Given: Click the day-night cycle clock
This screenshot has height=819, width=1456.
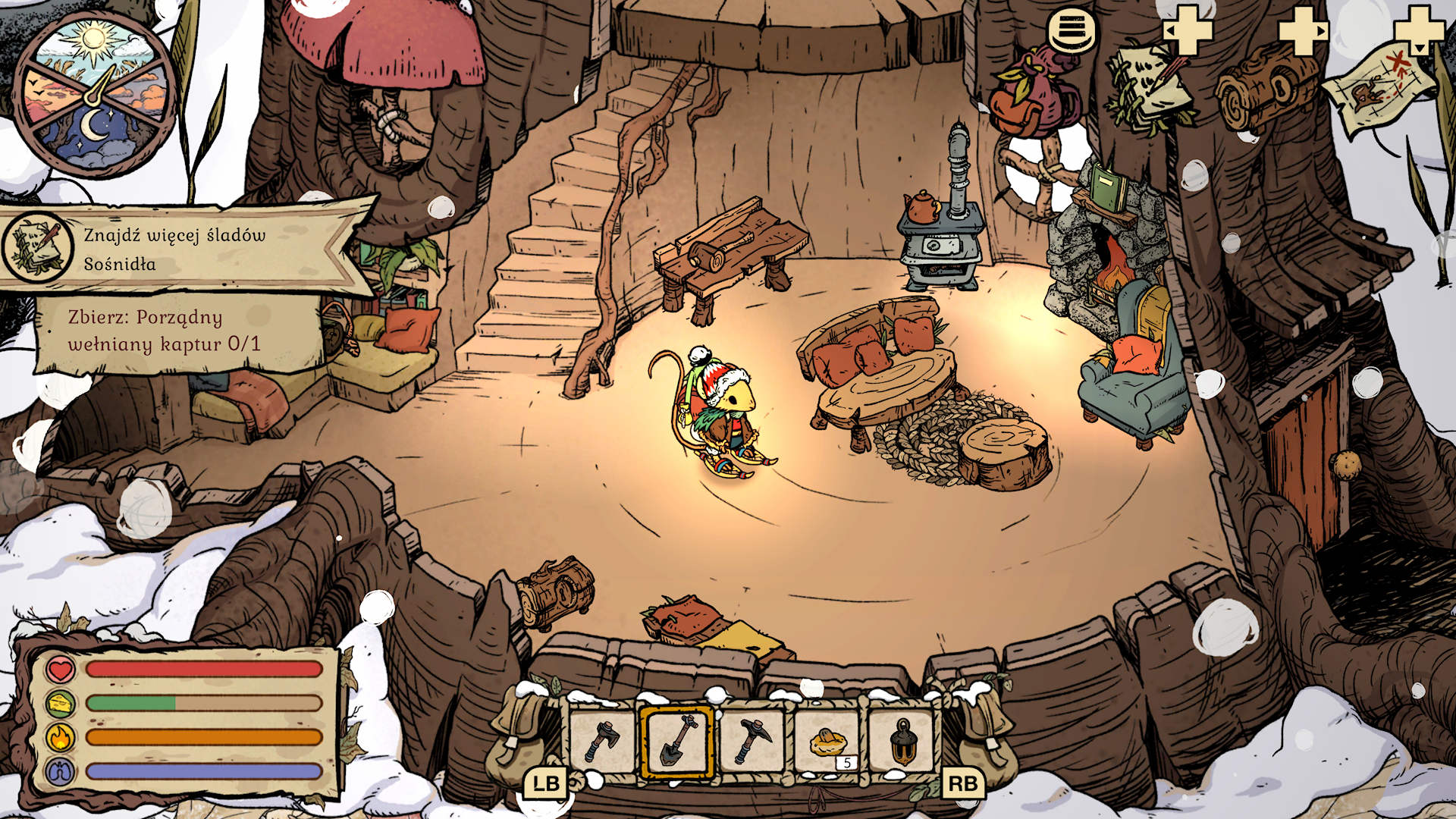Looking at the screenshot, I should 94,95.
